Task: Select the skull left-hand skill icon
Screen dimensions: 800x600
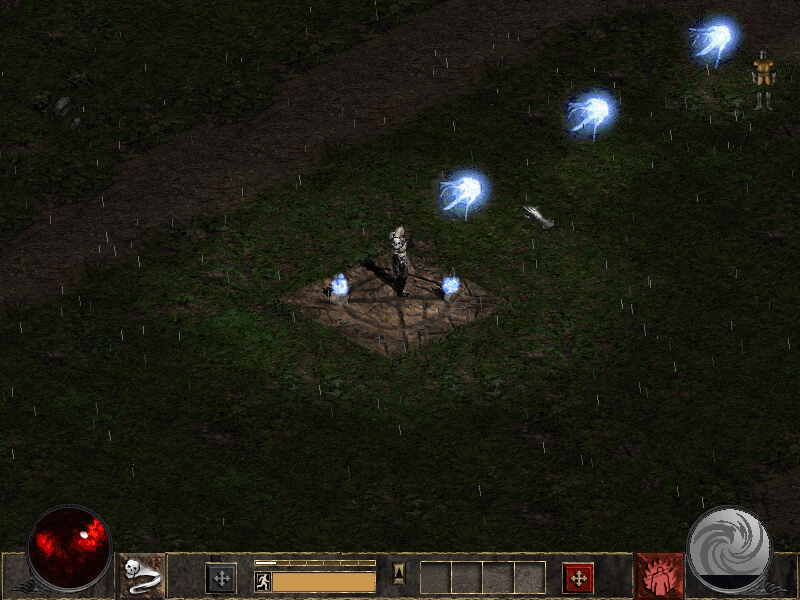Action: 141,576
